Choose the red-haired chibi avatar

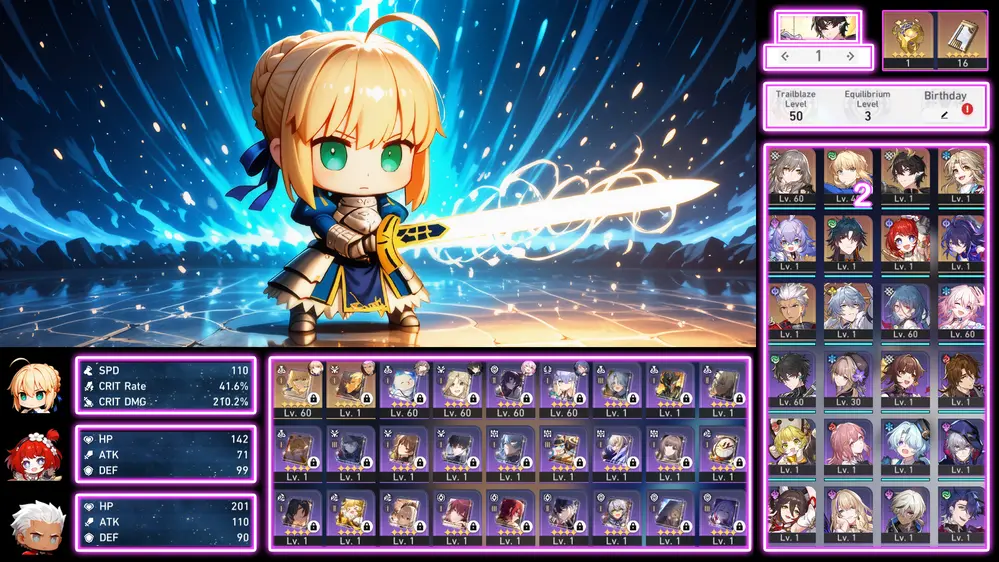click(35, 455)
